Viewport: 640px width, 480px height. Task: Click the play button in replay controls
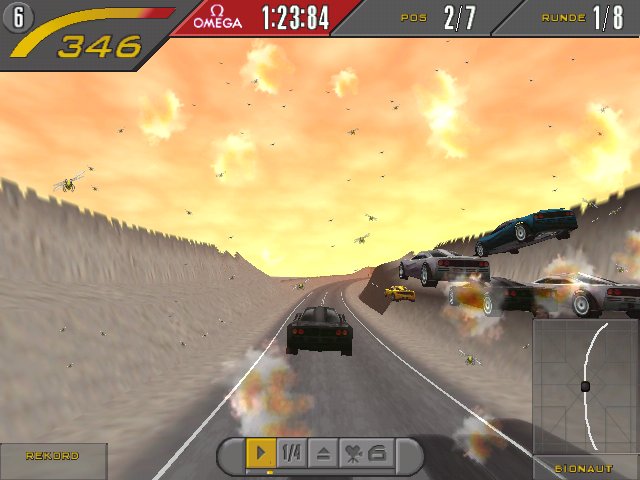click(261, 453)
